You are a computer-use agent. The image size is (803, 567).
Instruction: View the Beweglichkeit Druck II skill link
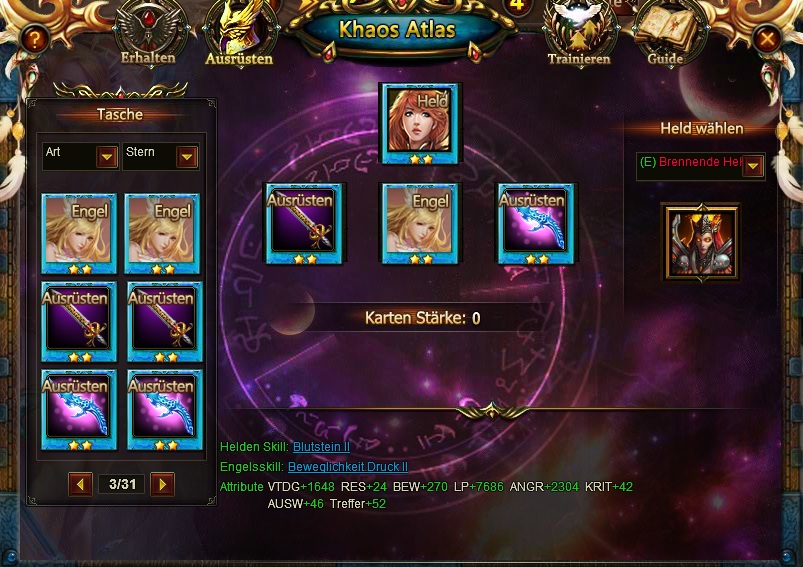(x=347, y=466)
